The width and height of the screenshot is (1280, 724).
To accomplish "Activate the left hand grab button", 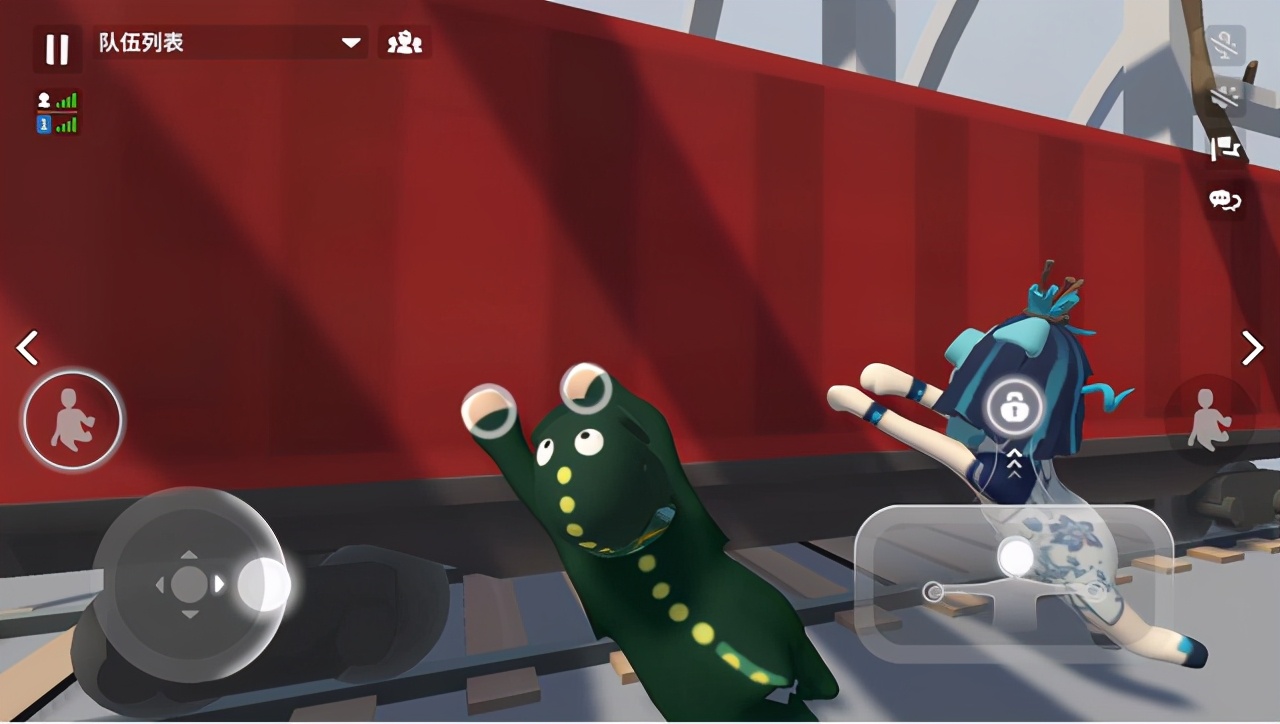I will 73,420.
